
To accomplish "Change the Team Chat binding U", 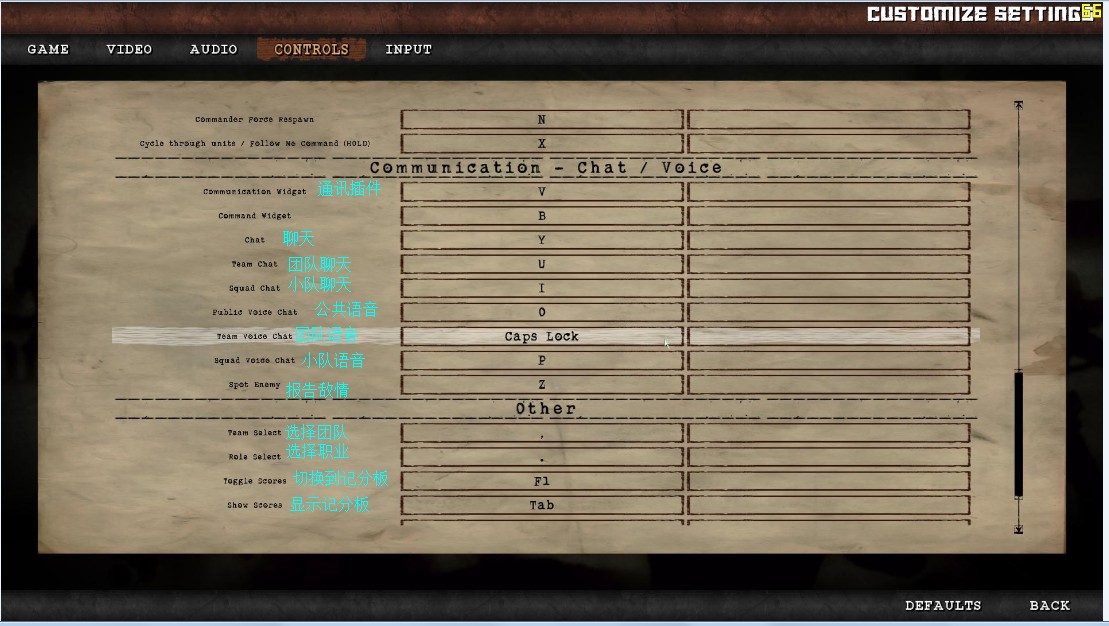I will tap(542, 264).
